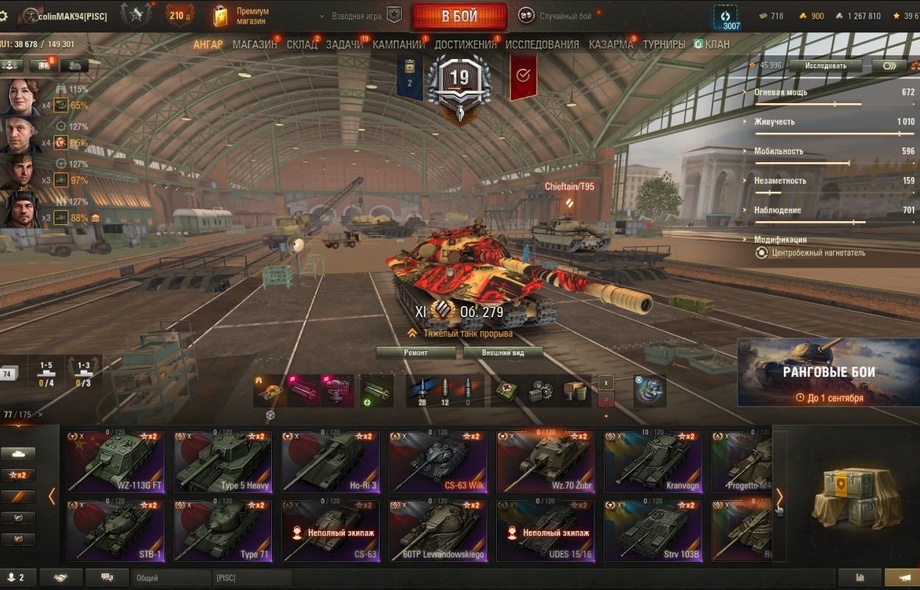920x590 pixels.
Task: Go to the ЗАДАЧИ tab
Action: coord(345,45)
